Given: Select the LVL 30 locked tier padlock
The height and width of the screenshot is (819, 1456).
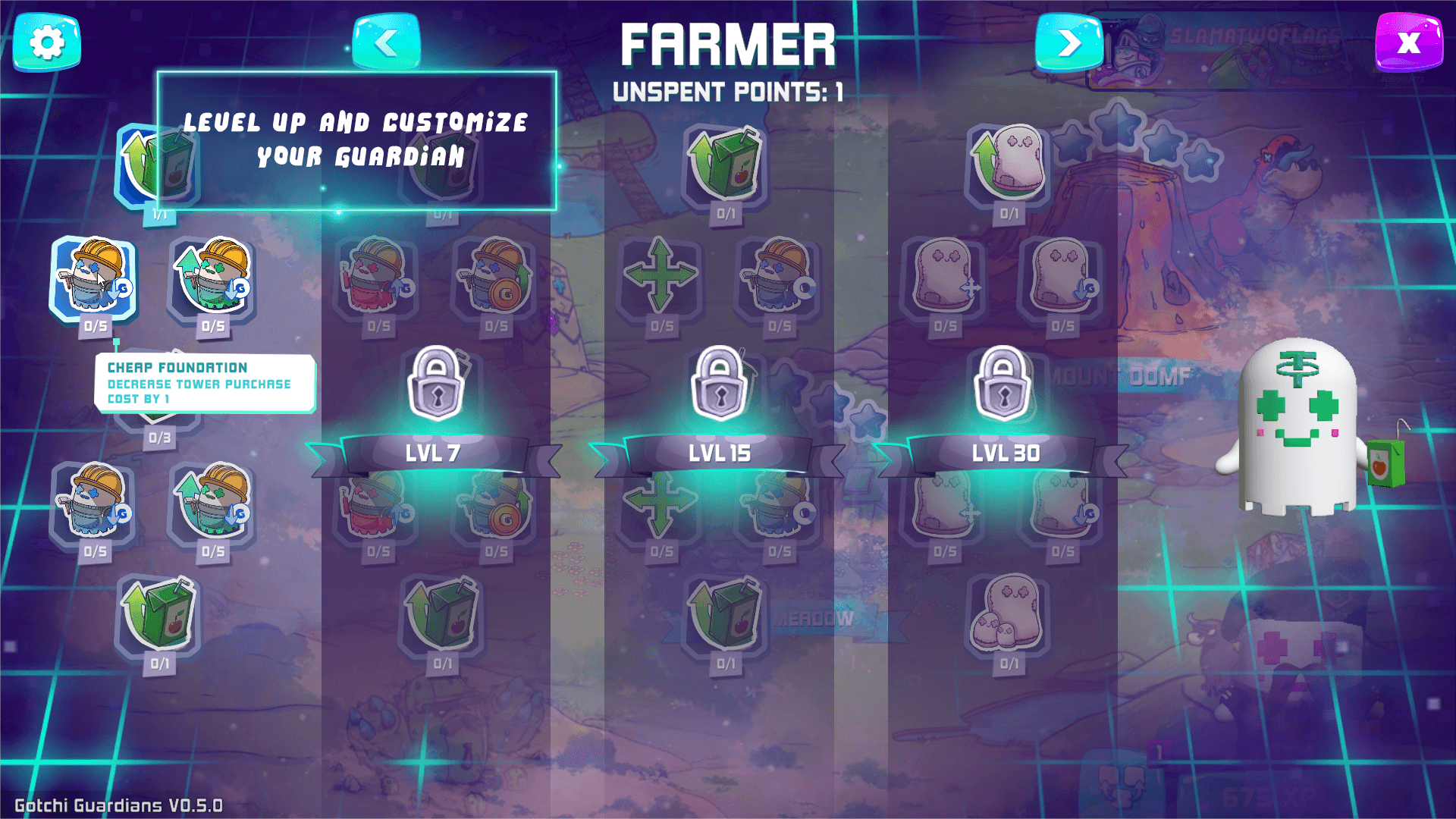Looking at the screenshot, I should [x=1003, y=383].
